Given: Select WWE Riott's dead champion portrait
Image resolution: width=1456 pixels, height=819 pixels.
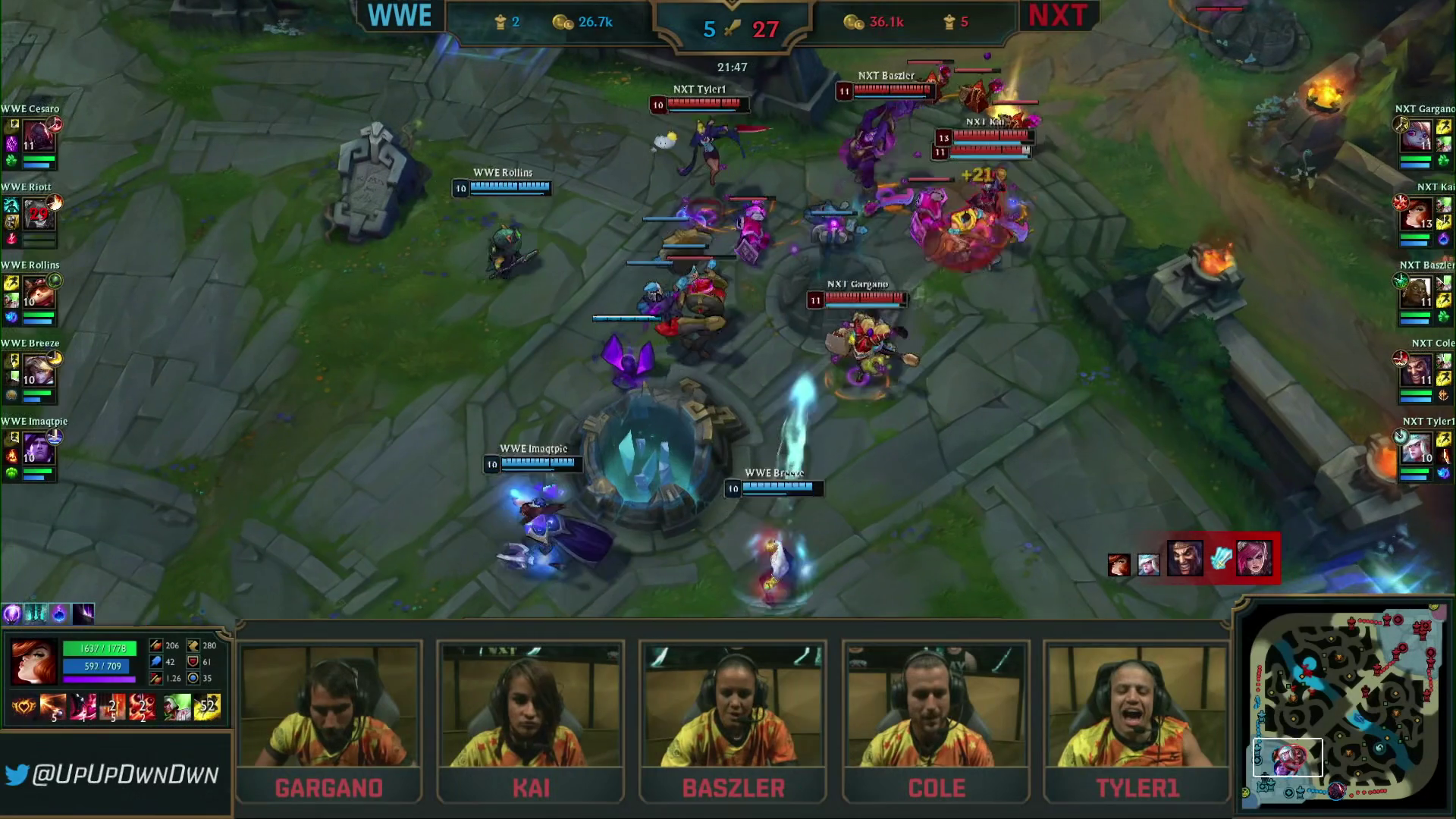Looking at the screenshot, I should tap(38, 215).
